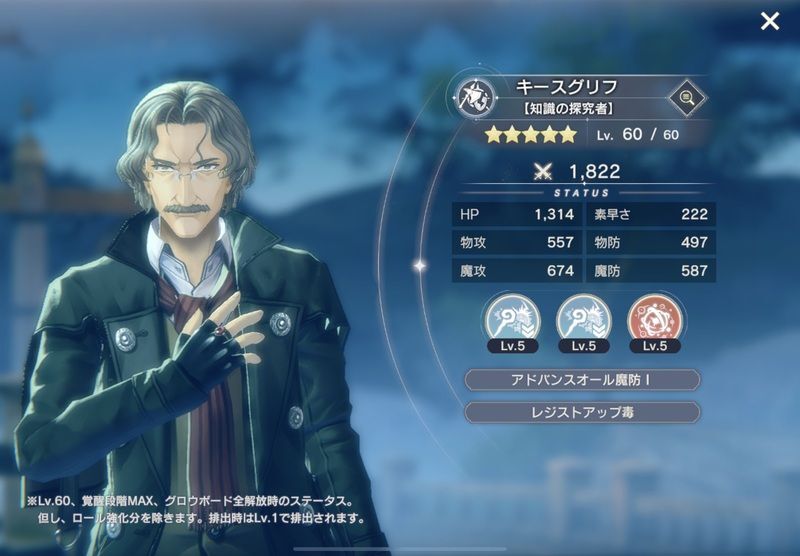Select the red swirling skill icon
The image size is (800, 556).
coord(651,318)
